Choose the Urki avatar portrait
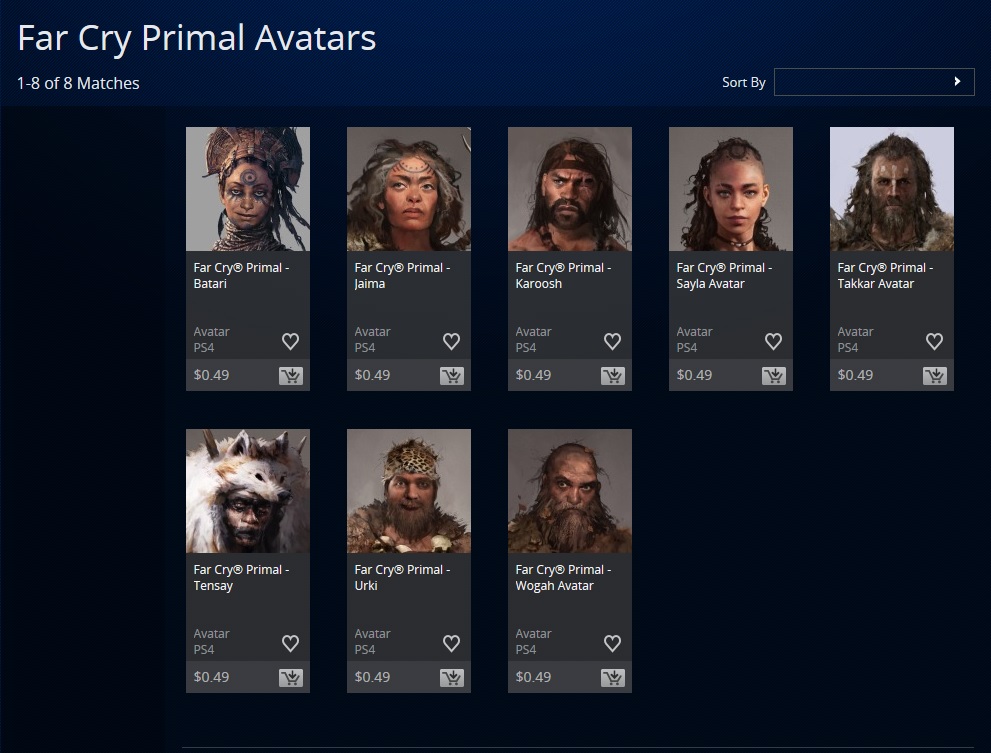Viewport: 991px width, 753px height. tap(409, 491)
